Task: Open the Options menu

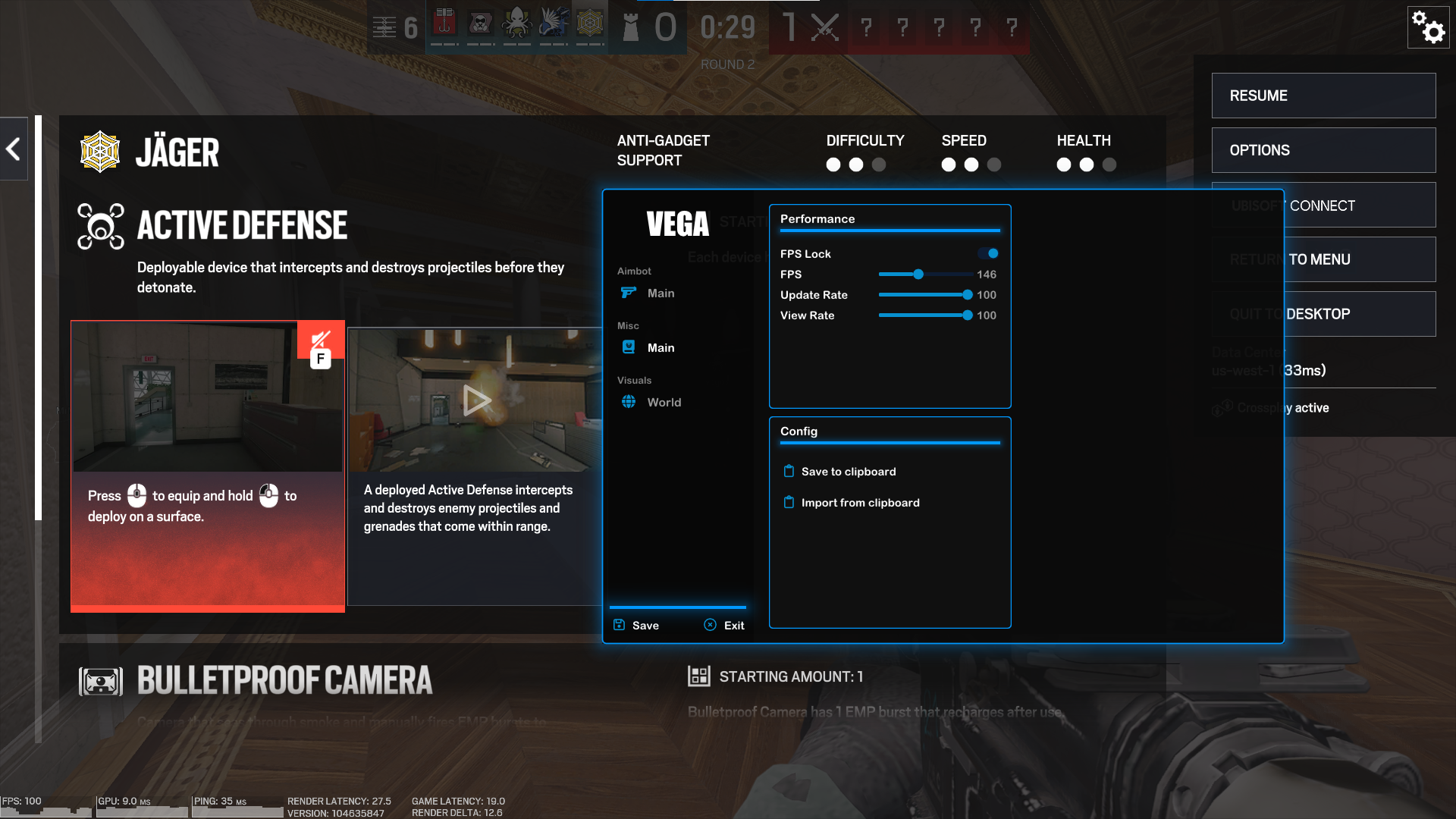Action: tap(1323, 150)
